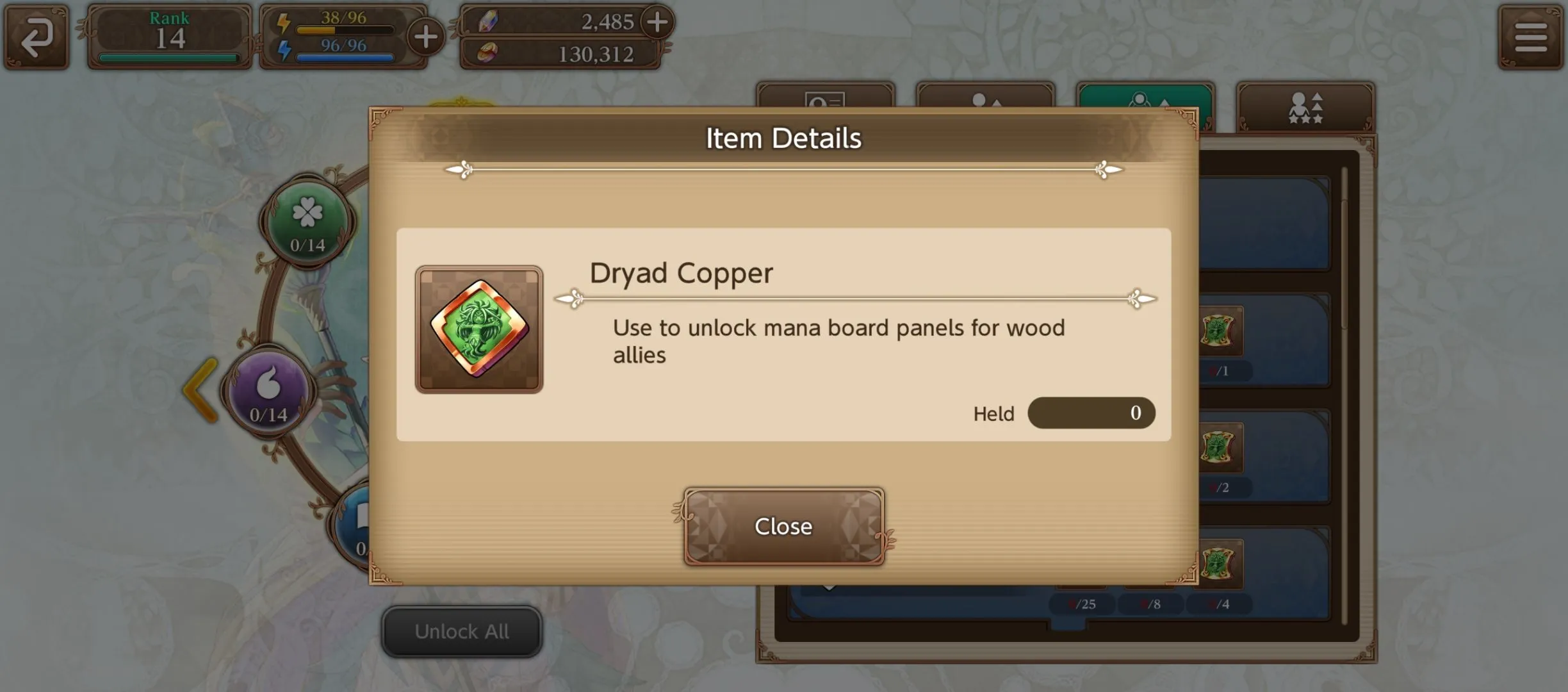Add stamina with the plus button
The image size is (1568, 692).
(426, 37)
